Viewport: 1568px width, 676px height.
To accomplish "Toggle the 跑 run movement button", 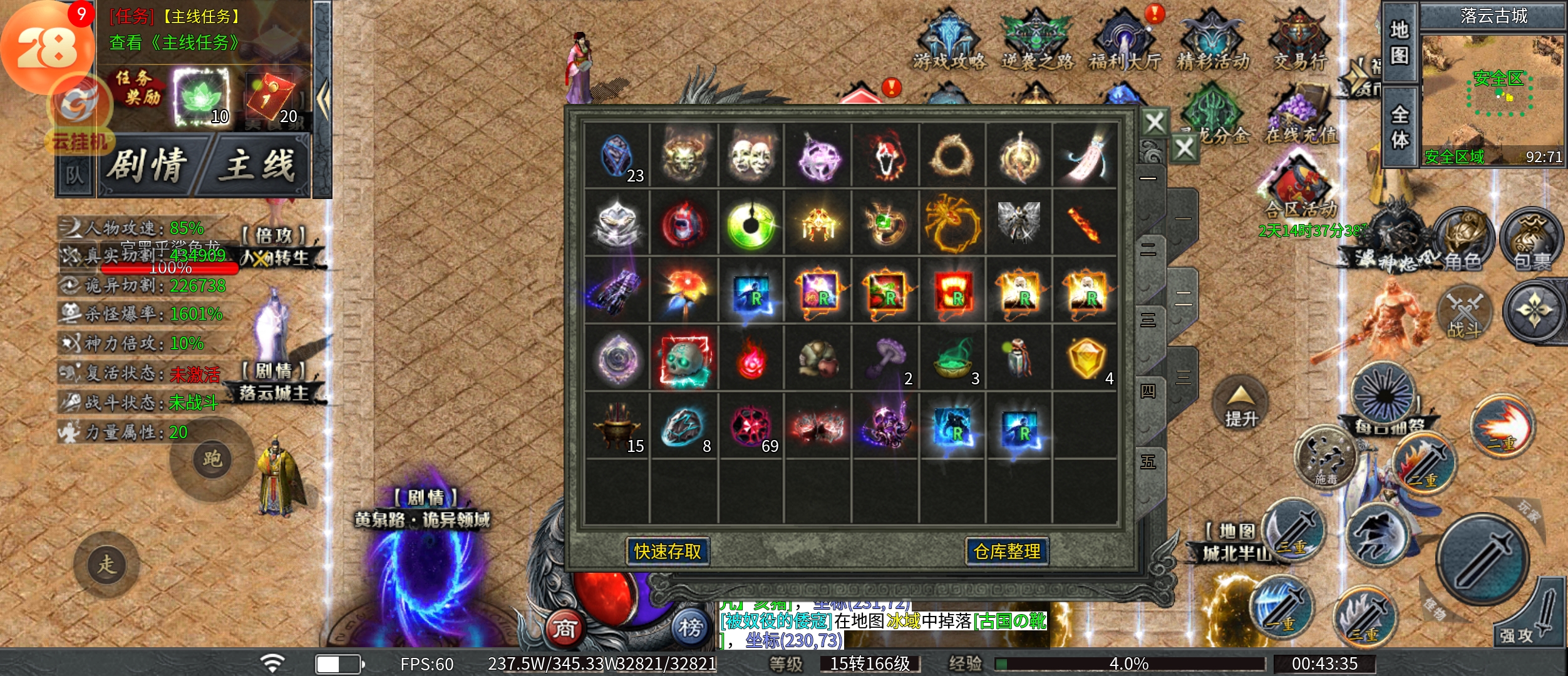I will tap(212, 459).
